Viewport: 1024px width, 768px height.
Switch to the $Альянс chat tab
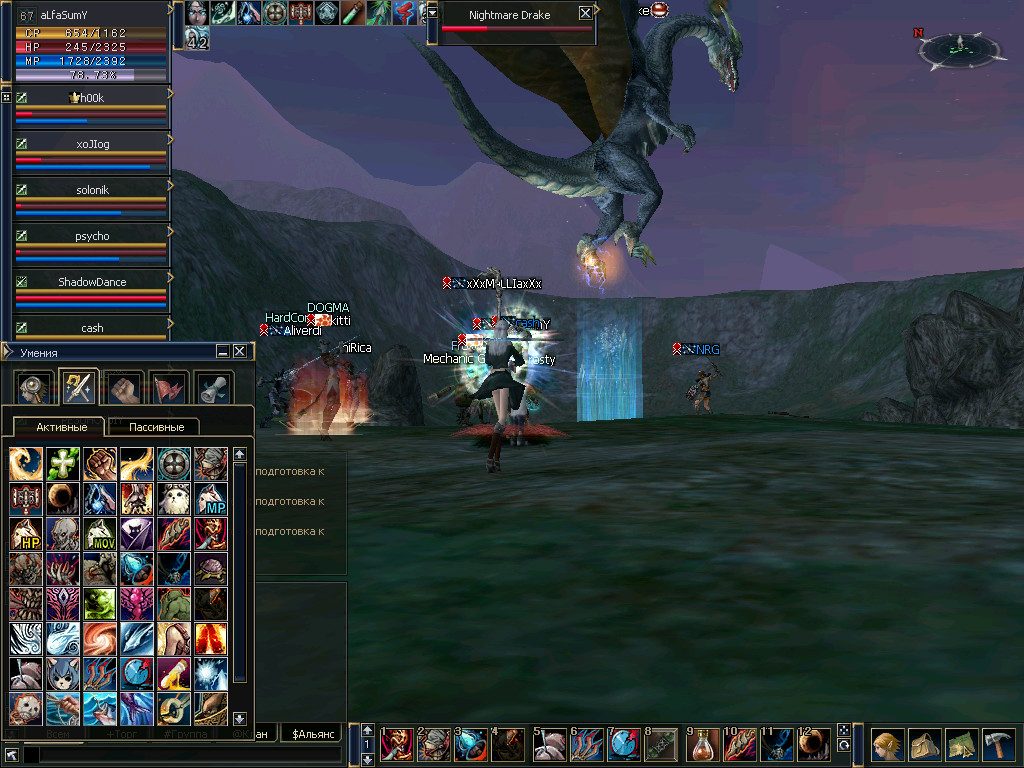pyautogui.click(x=310, y=735)
